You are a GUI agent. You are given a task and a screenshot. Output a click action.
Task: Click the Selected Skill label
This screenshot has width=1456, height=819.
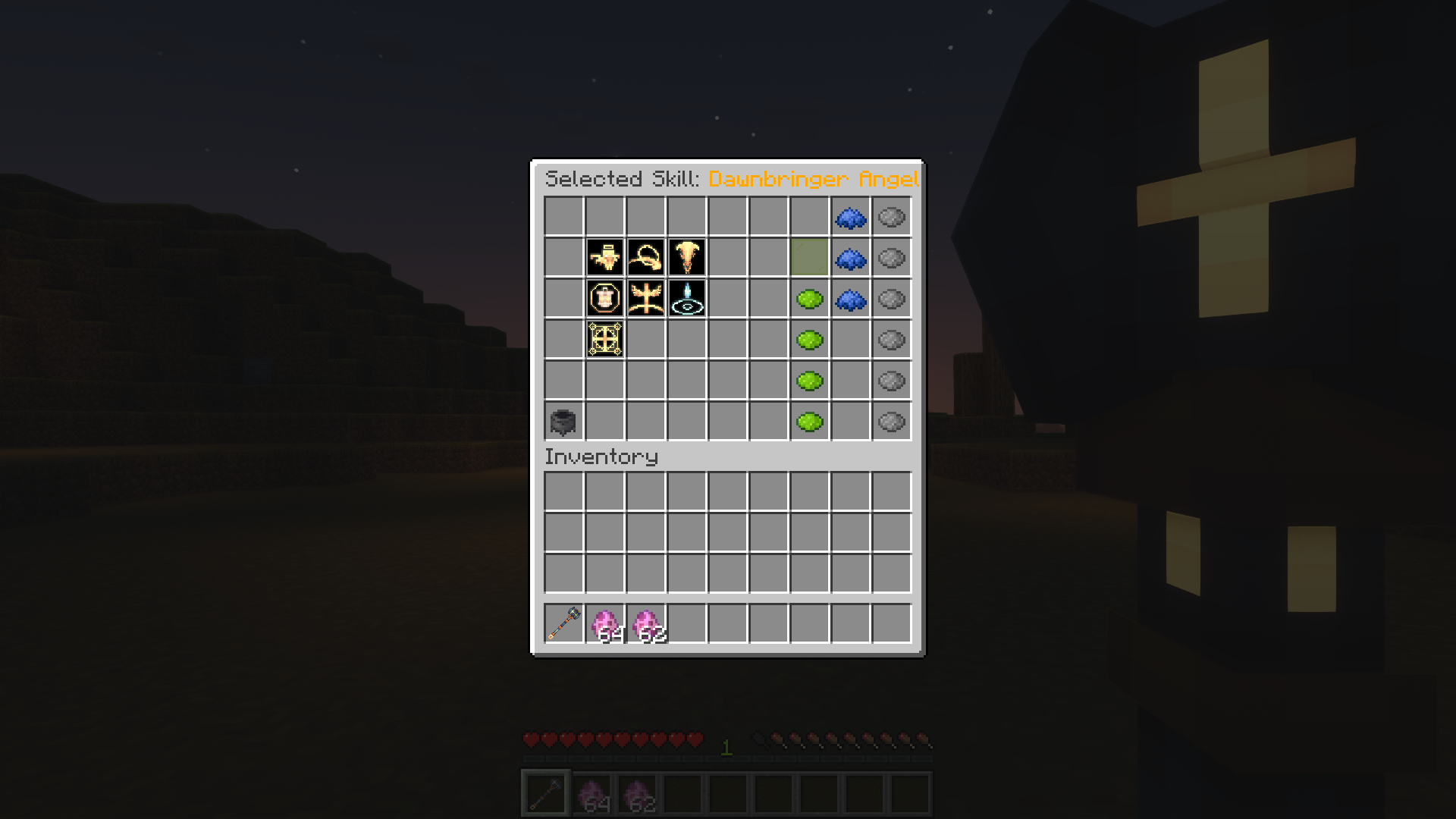[x=622, y=180]
